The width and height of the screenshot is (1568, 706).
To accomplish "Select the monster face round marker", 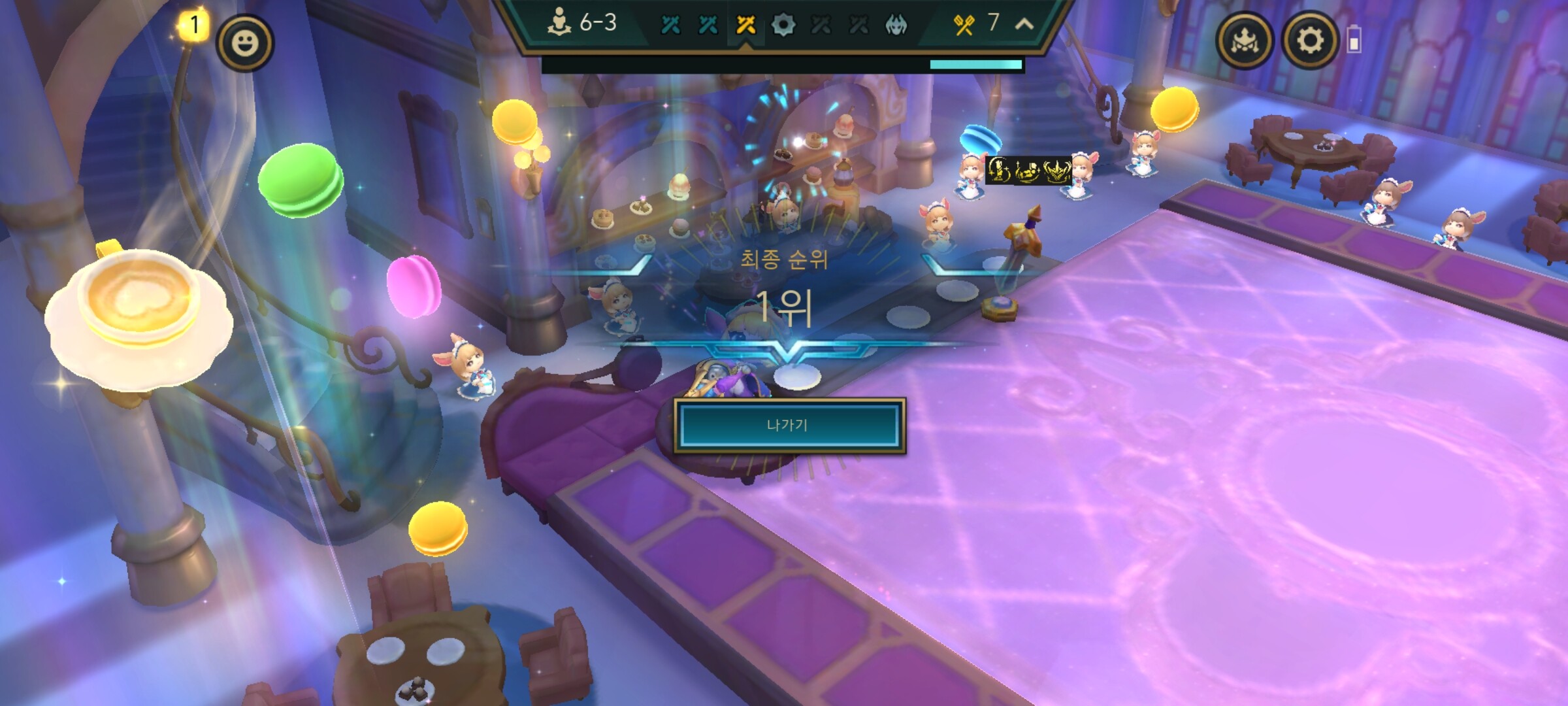I will tap(896, 25).
